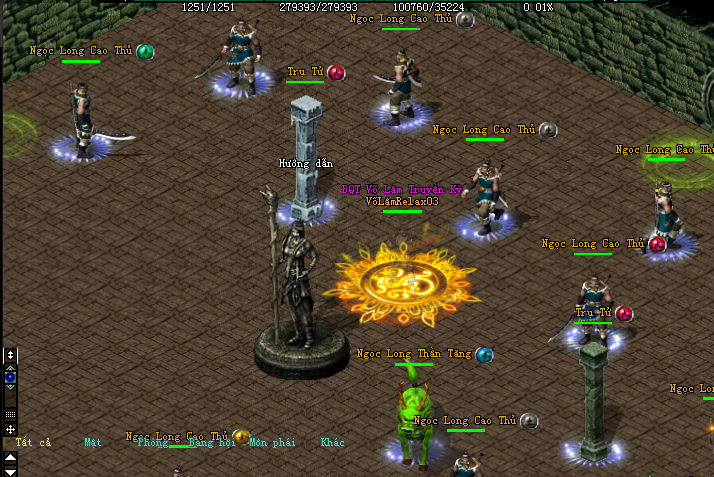This screenshot has width=714, height=477.
Task: Switch to the Môn phái chat tab
Action: point(271,442)
